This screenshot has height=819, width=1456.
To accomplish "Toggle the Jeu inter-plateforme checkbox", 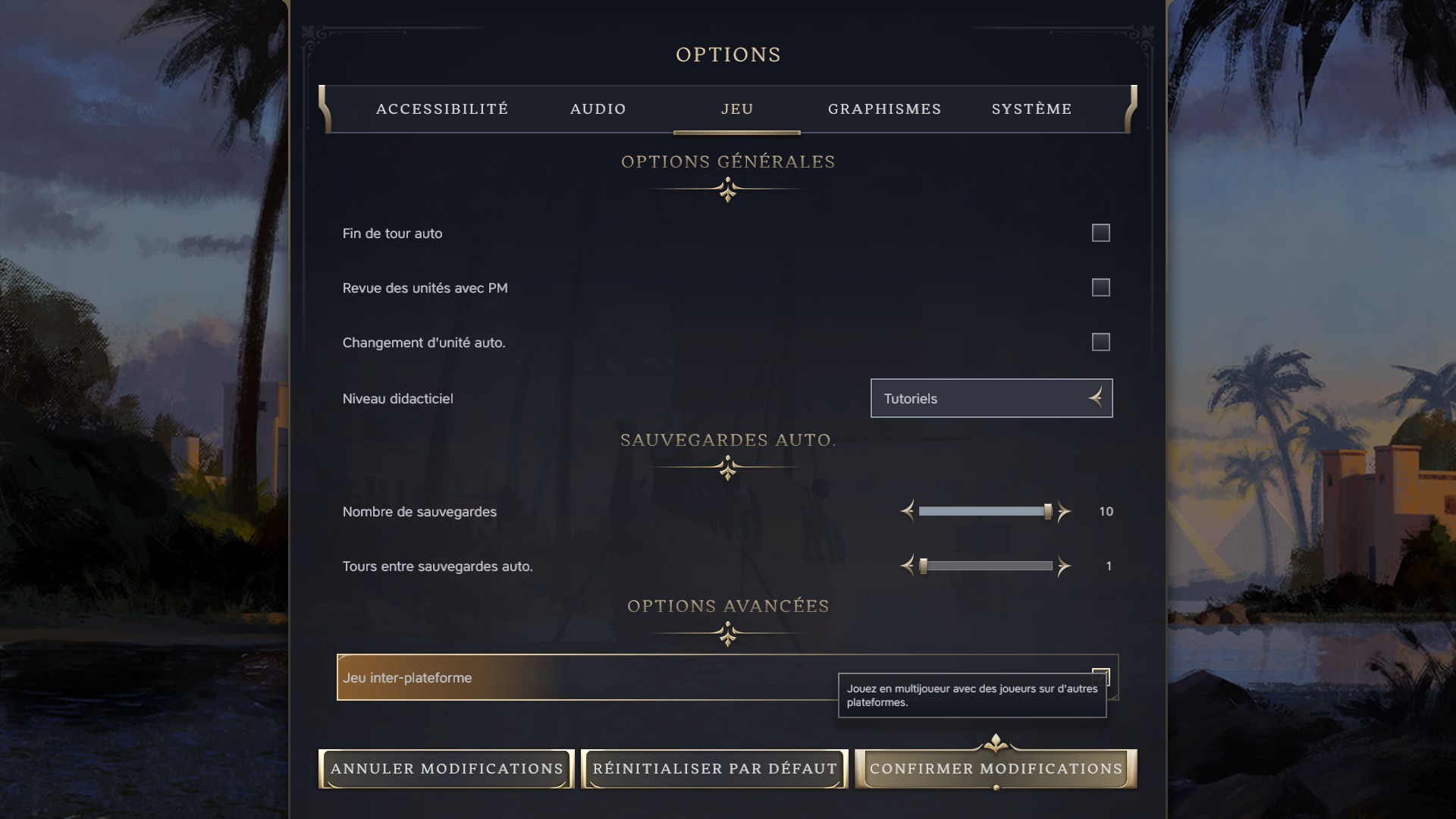I will [1101, 675].
